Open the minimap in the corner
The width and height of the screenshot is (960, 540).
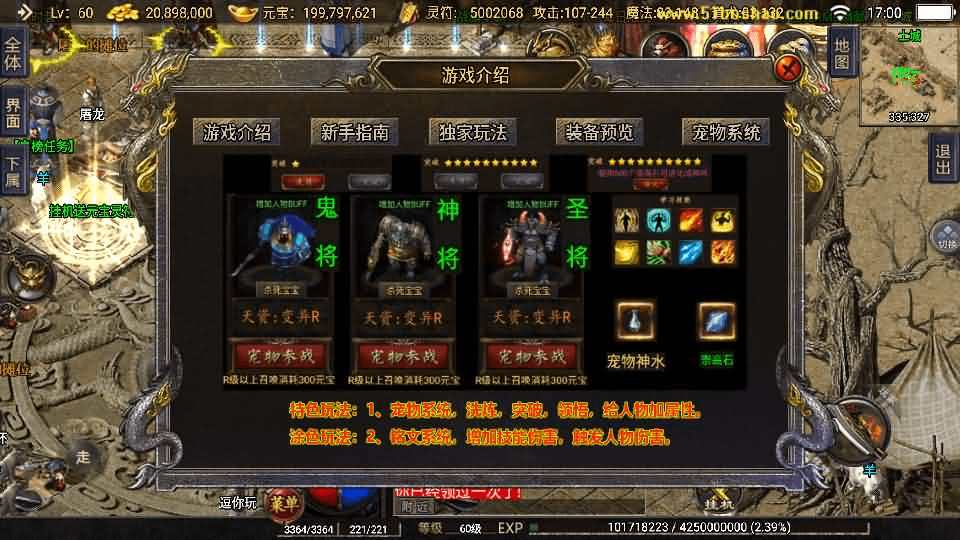click(x=909, y=75)
